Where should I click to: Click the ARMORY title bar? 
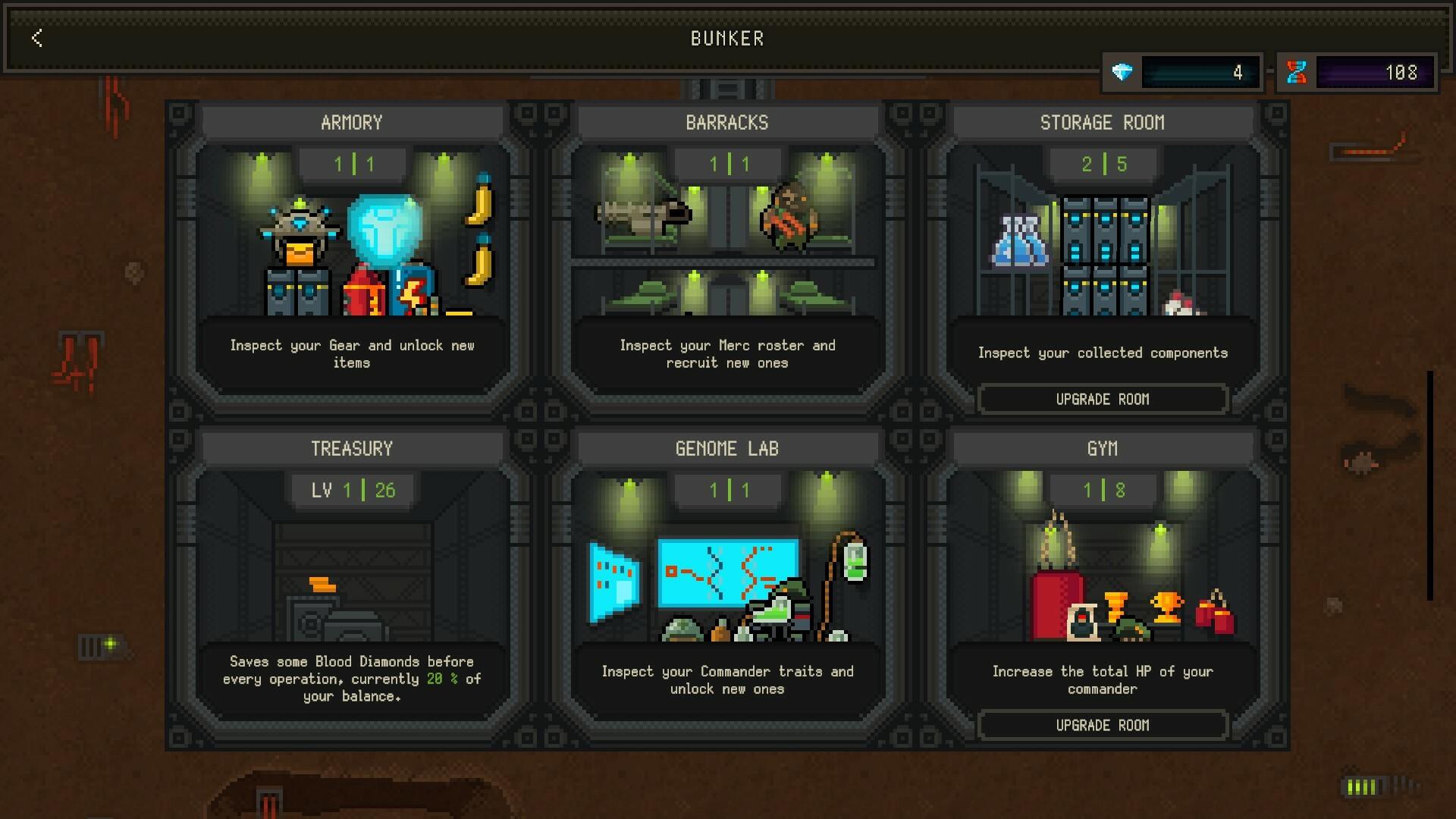tap(351, 121)
